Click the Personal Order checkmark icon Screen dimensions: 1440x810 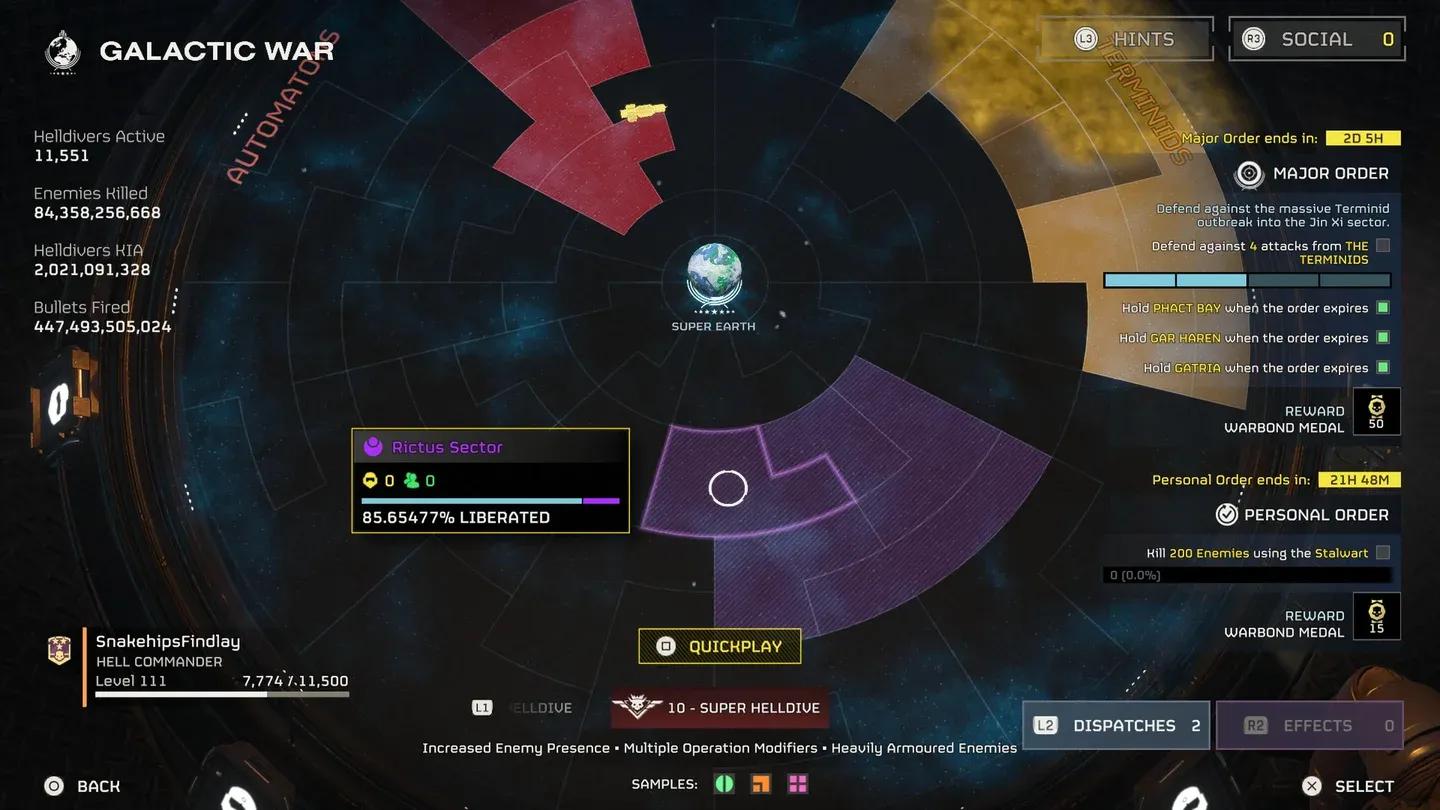[x=1227, y=514]
